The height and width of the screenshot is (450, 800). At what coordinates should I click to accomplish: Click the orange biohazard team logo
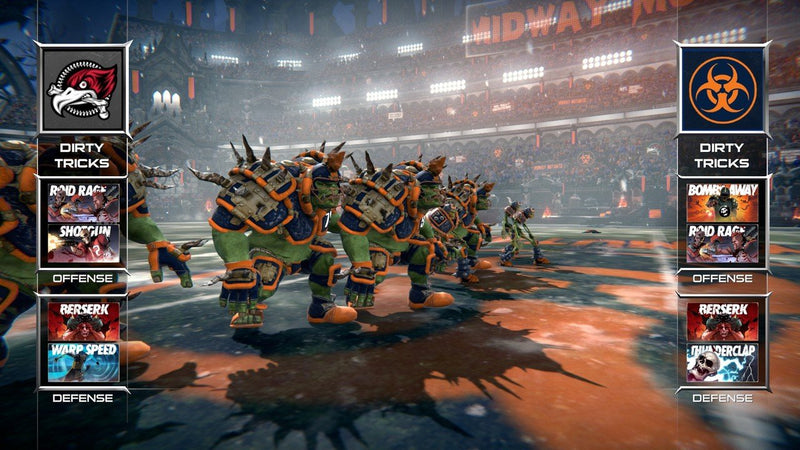pos(722,90)
